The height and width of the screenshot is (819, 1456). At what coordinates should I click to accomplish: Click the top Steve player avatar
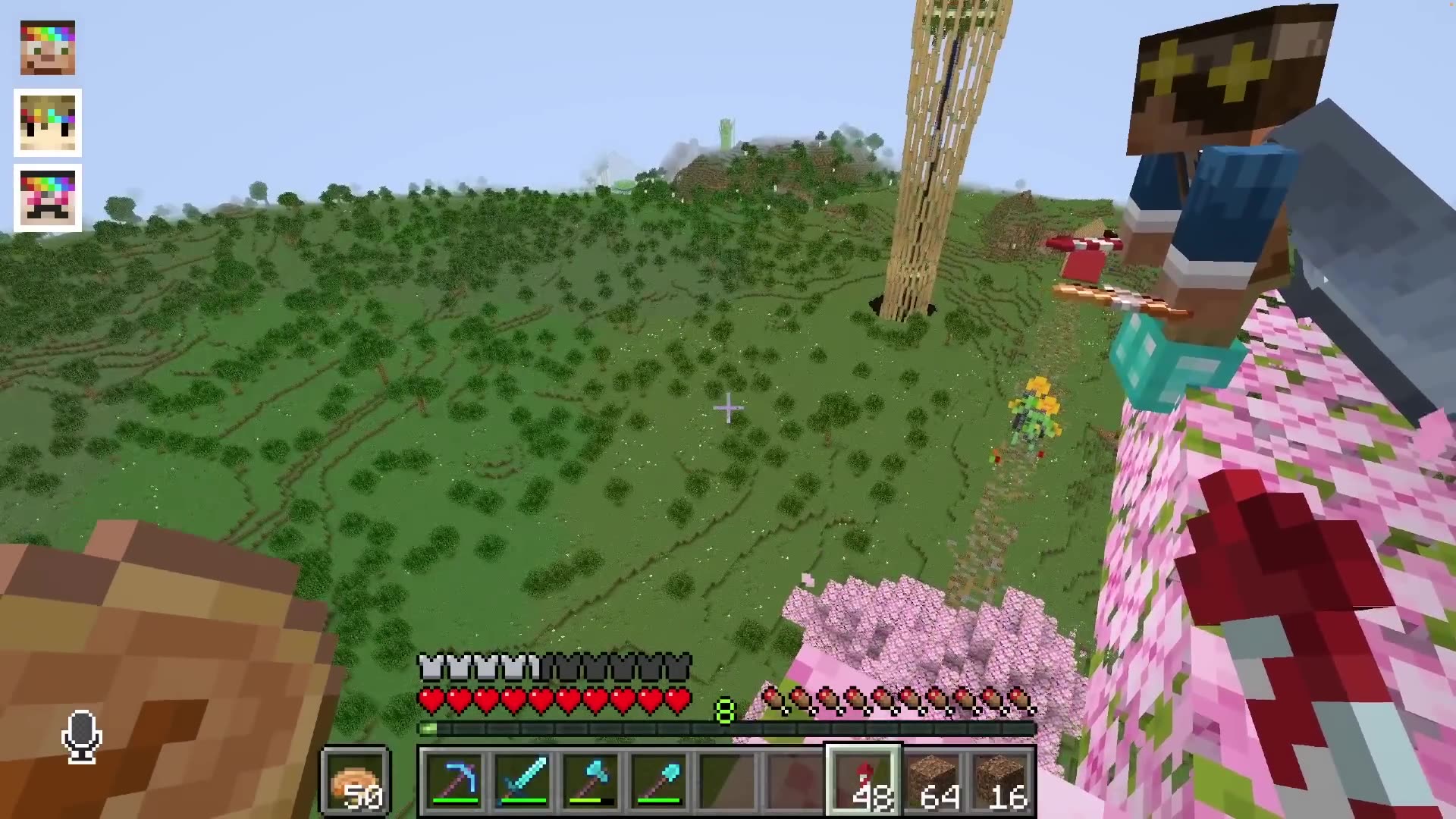pyautogui.click(x=47, y=48)
